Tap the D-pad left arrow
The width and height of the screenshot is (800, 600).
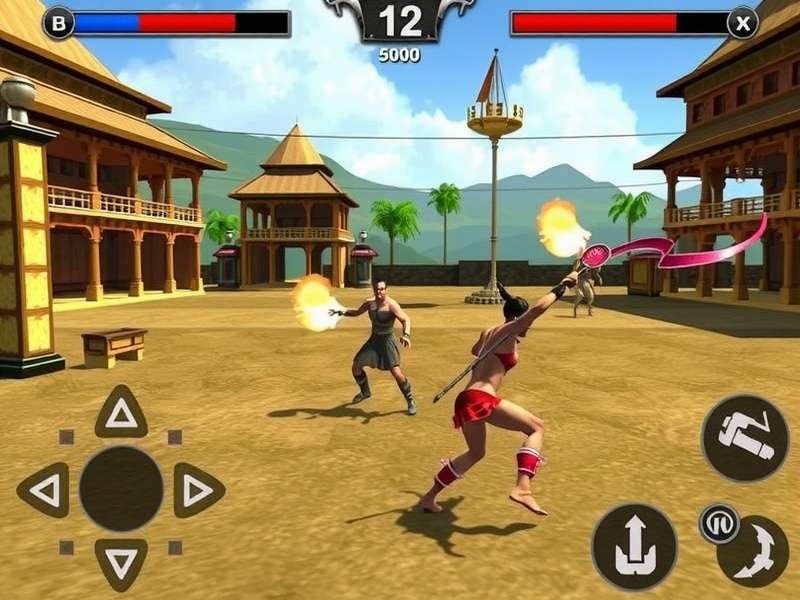pos(43,490)
